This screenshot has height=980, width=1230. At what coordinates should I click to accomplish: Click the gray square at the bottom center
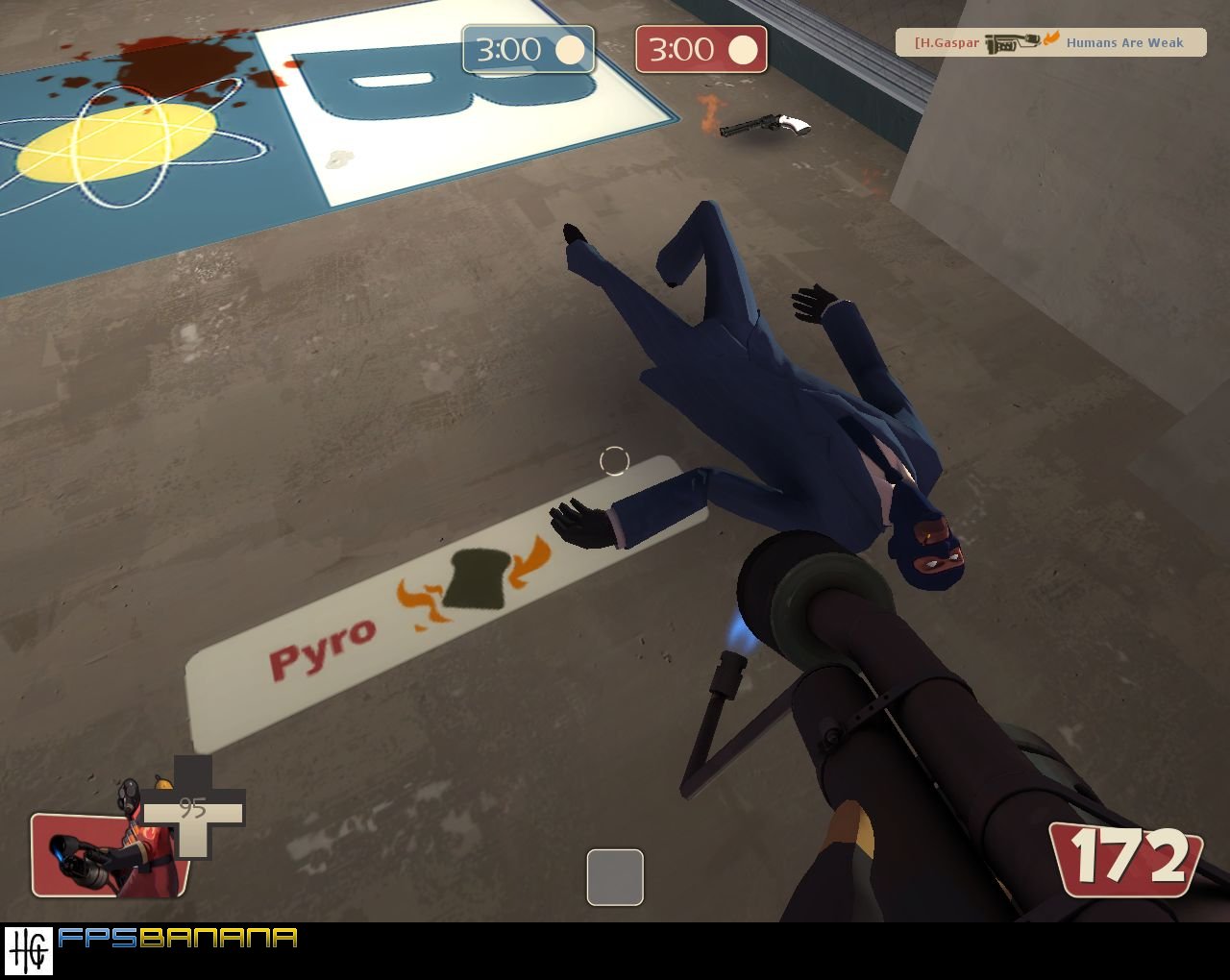click(614, 879)
